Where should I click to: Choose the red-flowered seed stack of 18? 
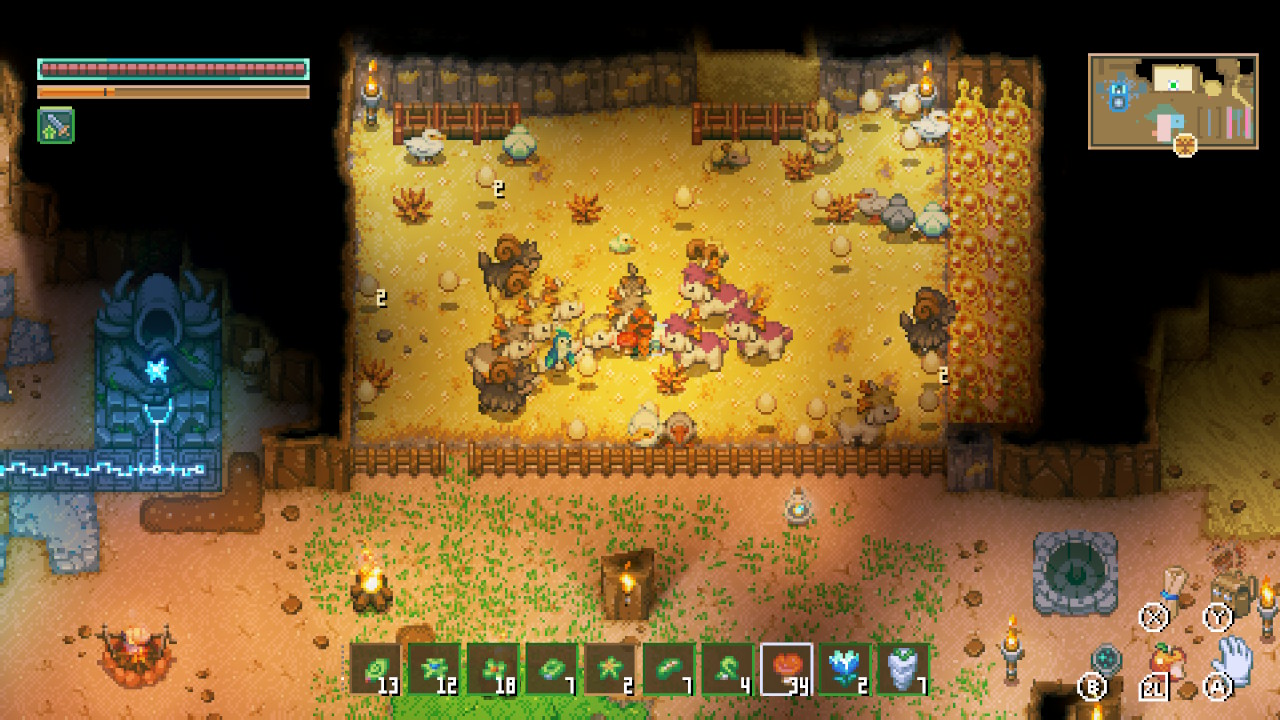point(493,669)
